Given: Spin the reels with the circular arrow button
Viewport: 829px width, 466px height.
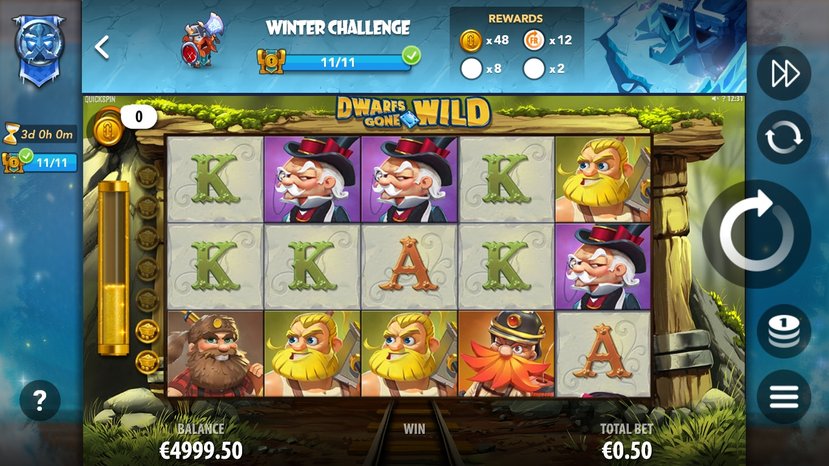Looking at the screenshot, I should (x=756, y=233).
